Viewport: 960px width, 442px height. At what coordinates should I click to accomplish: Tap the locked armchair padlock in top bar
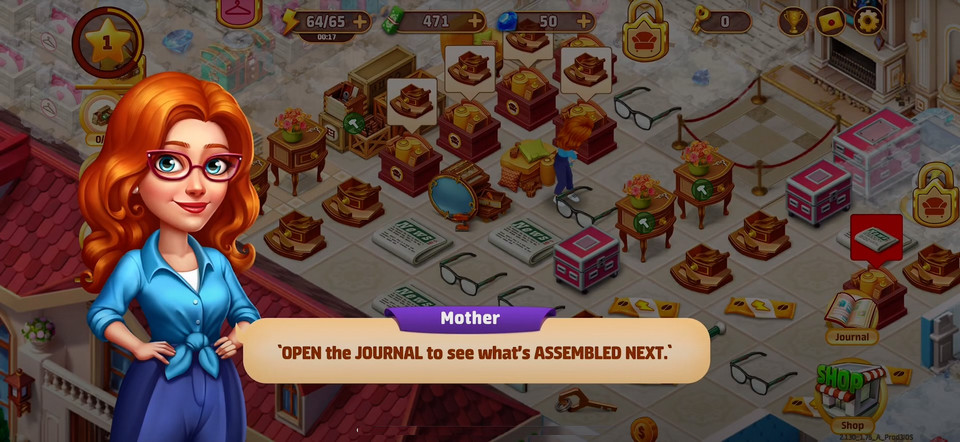click(645, 32)
